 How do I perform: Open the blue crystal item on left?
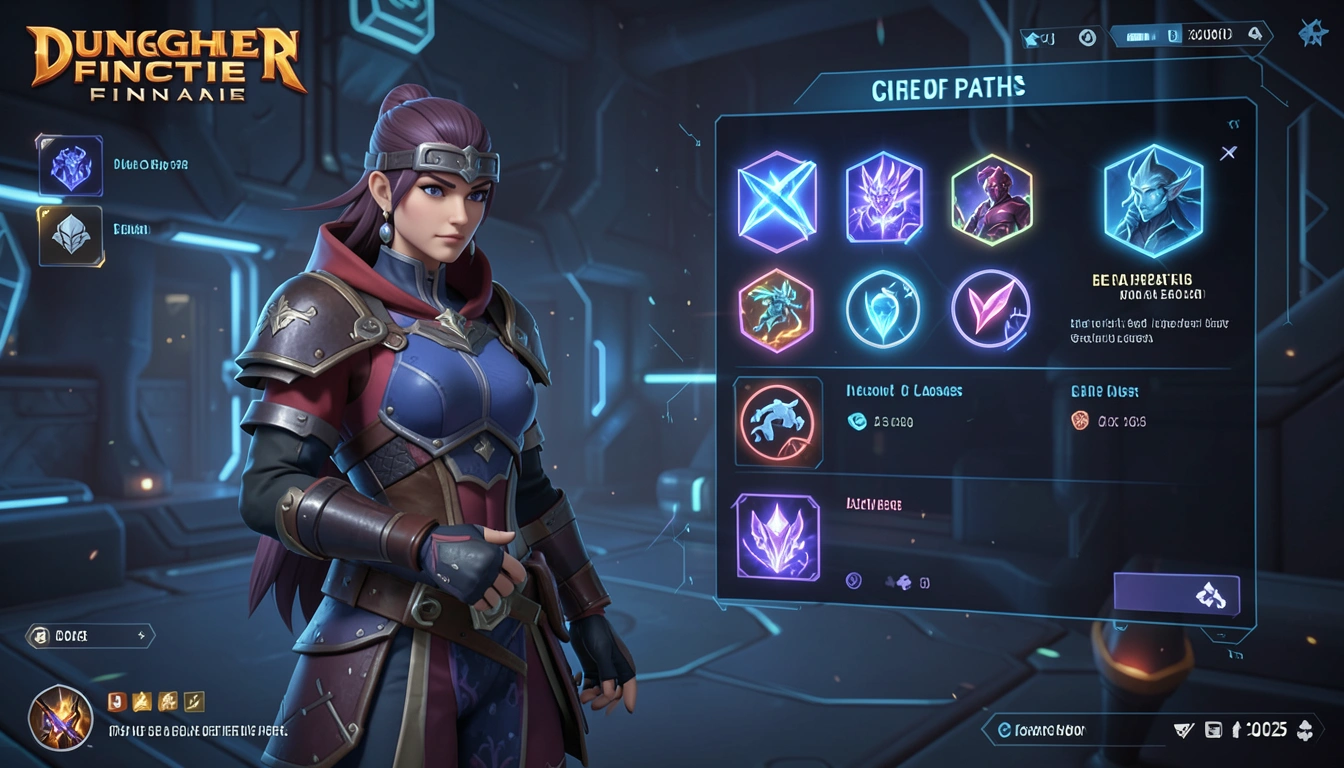point(70,165)
